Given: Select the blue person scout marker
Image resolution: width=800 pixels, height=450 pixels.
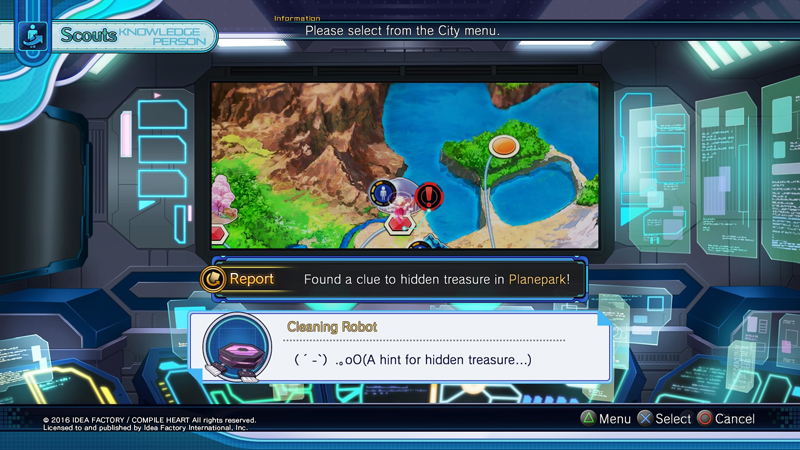Looking at the screenshot, I should (383, 193).
